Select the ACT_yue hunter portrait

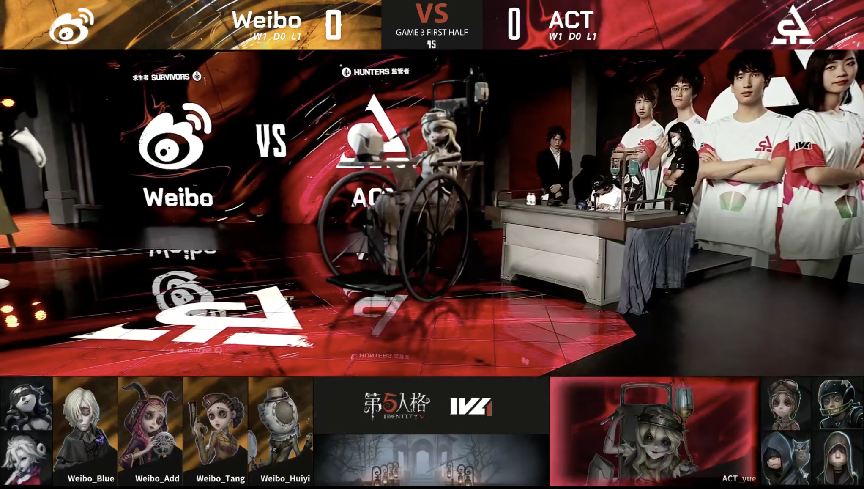(x=655, y=430)
